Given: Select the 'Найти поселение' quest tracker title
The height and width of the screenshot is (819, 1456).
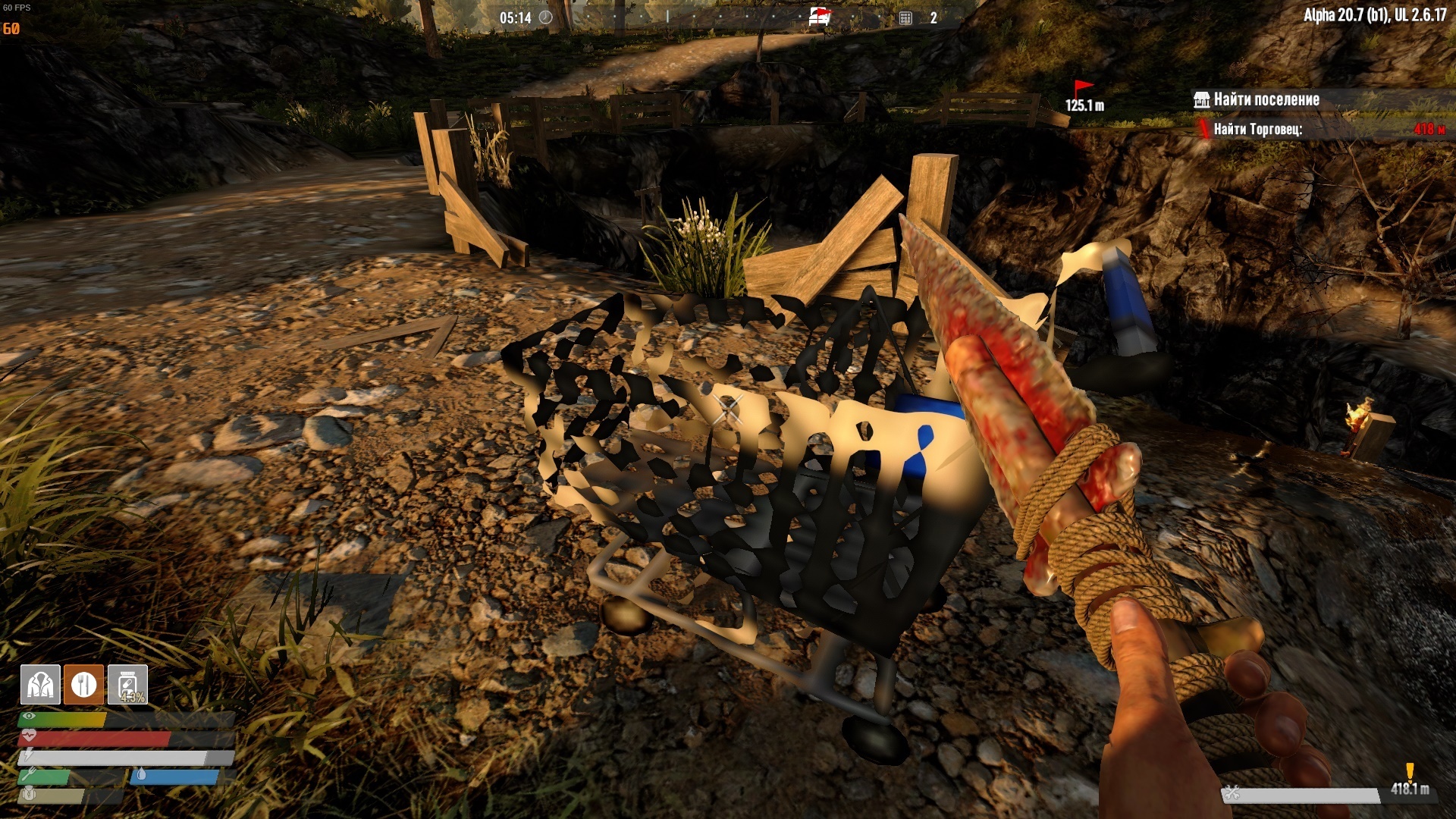Looking at the screenshot, I should coord(1266,99).
